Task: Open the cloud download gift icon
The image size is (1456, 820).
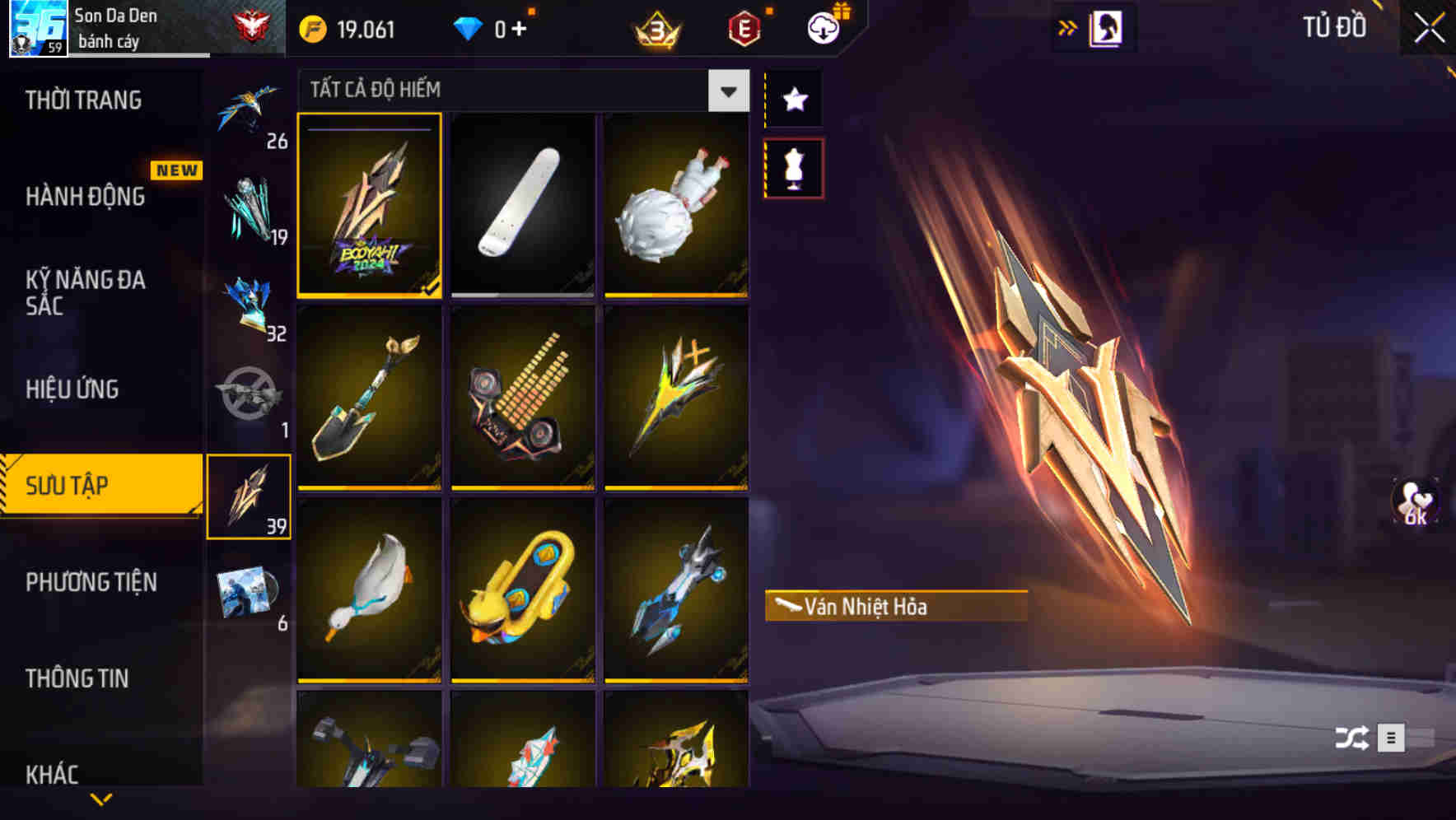Action: pyautogui.click(x=823, y=27)
